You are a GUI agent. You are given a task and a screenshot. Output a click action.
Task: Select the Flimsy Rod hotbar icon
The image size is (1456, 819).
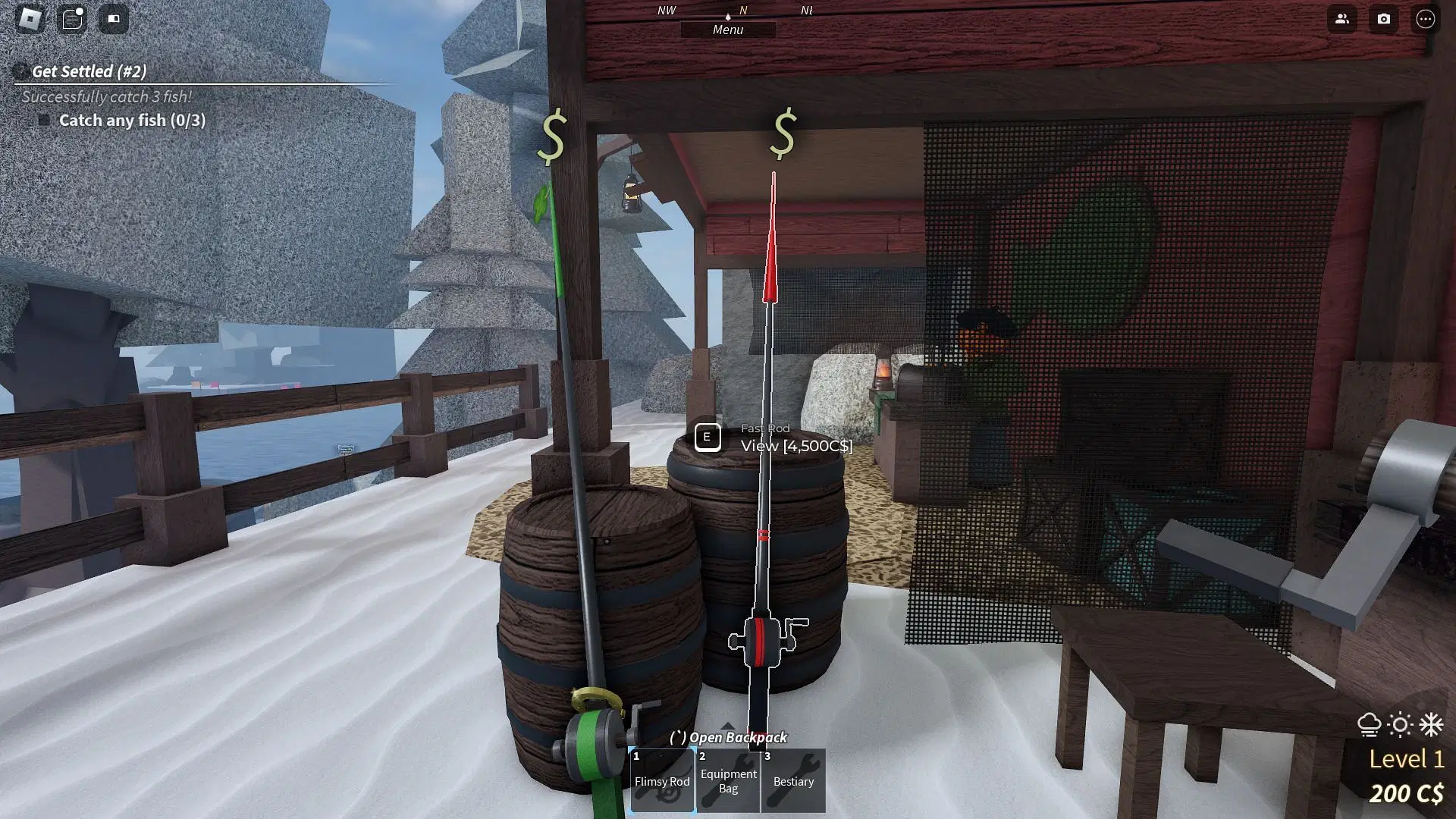click(661, 780)
